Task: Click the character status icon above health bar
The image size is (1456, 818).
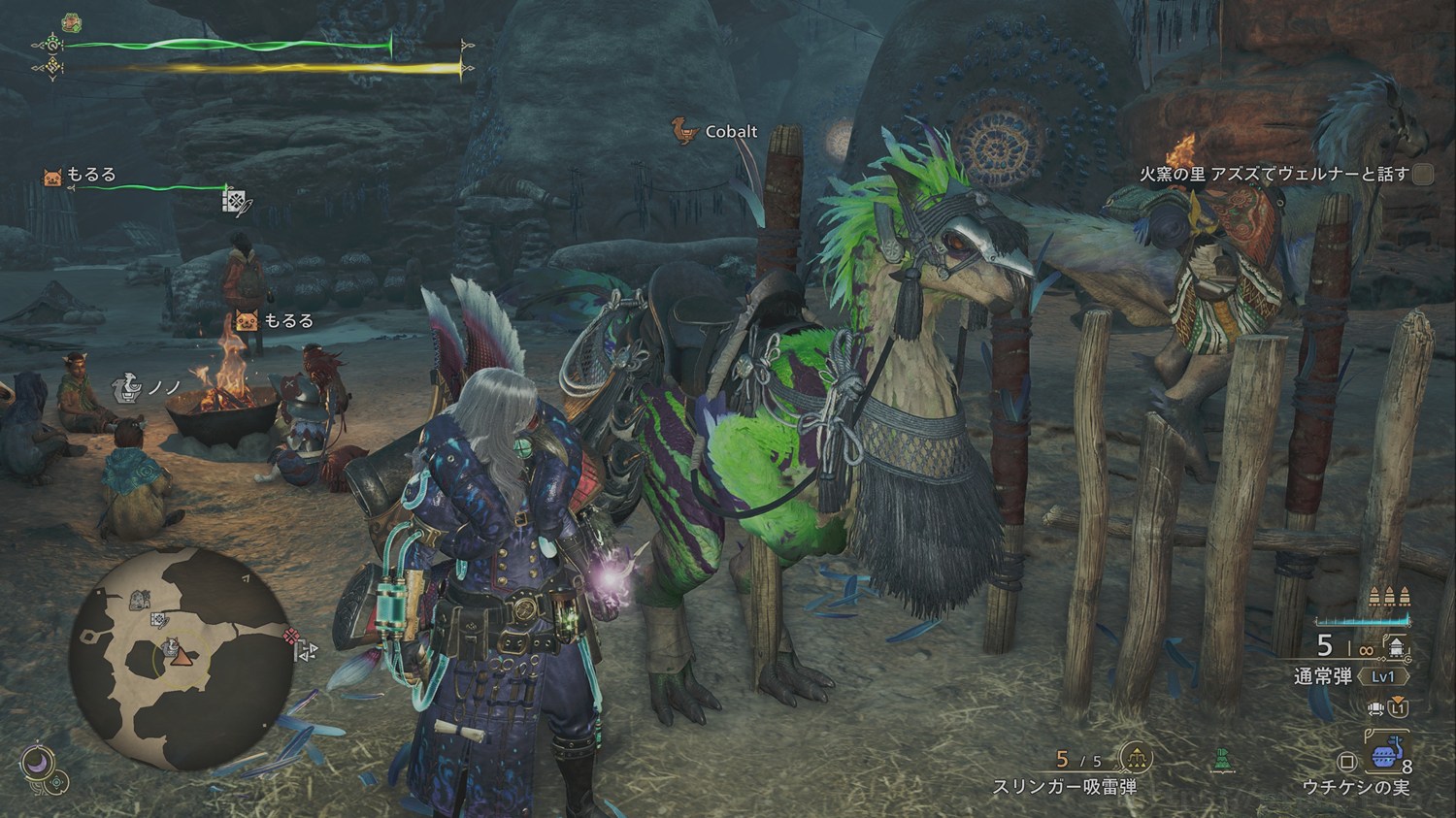Action: [x=71, y=21]
